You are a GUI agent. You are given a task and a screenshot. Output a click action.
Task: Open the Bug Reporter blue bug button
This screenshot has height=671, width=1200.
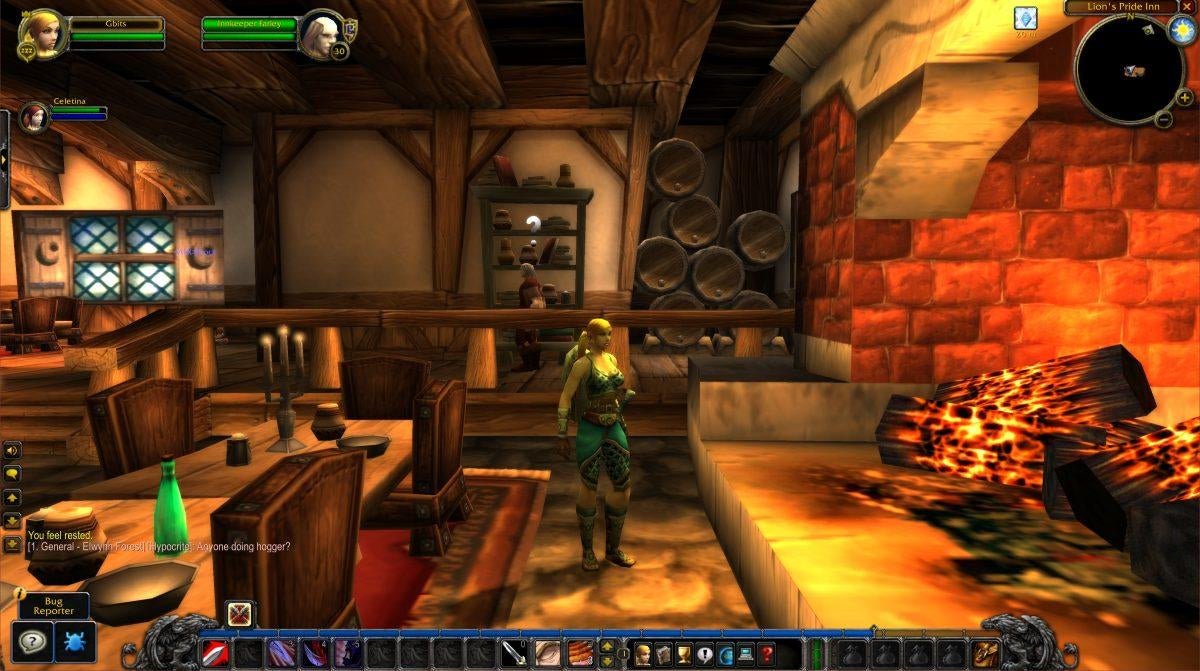[x=75, y=640]
